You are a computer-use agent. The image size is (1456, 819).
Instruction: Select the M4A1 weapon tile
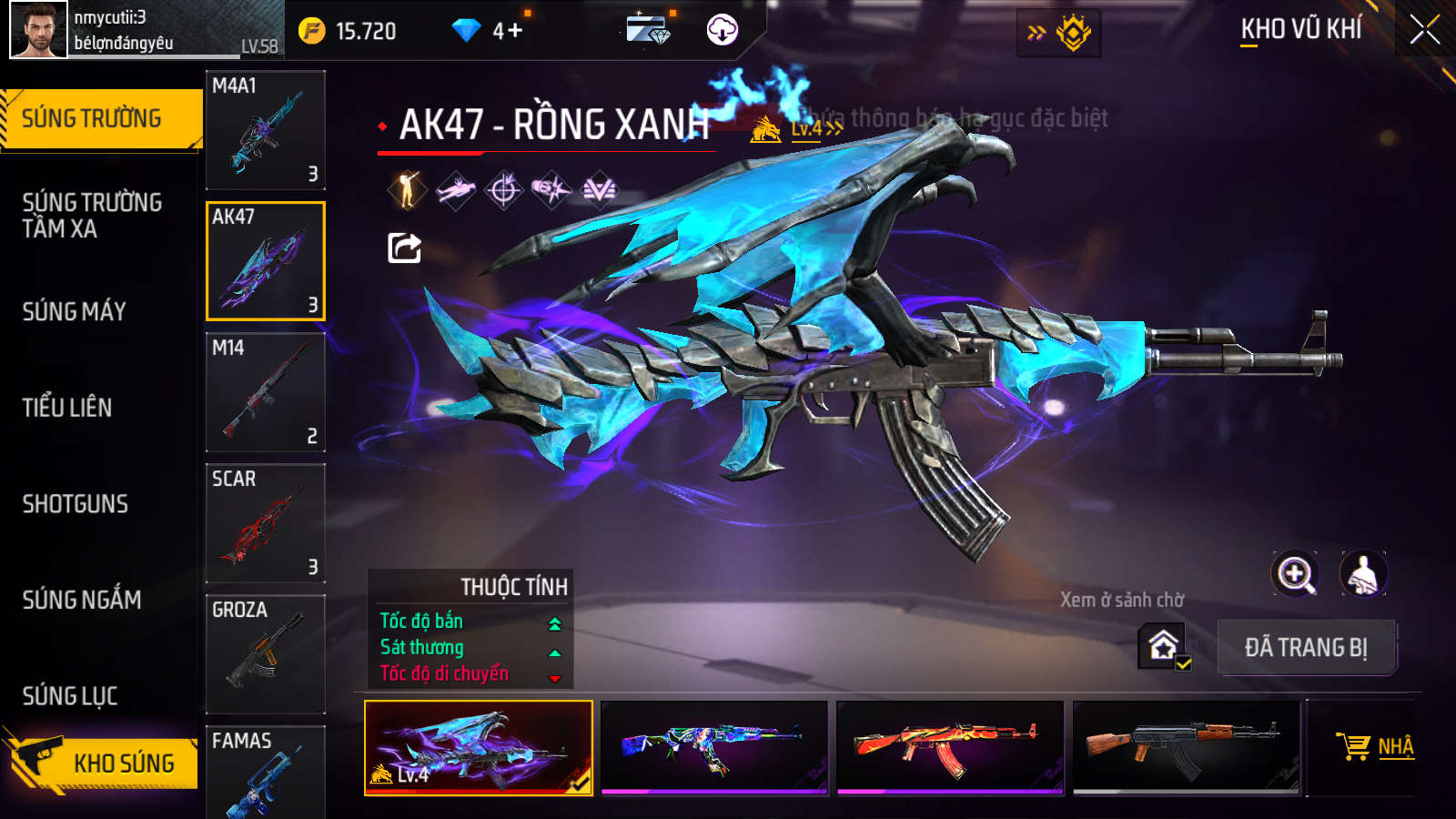pos(265,130)
